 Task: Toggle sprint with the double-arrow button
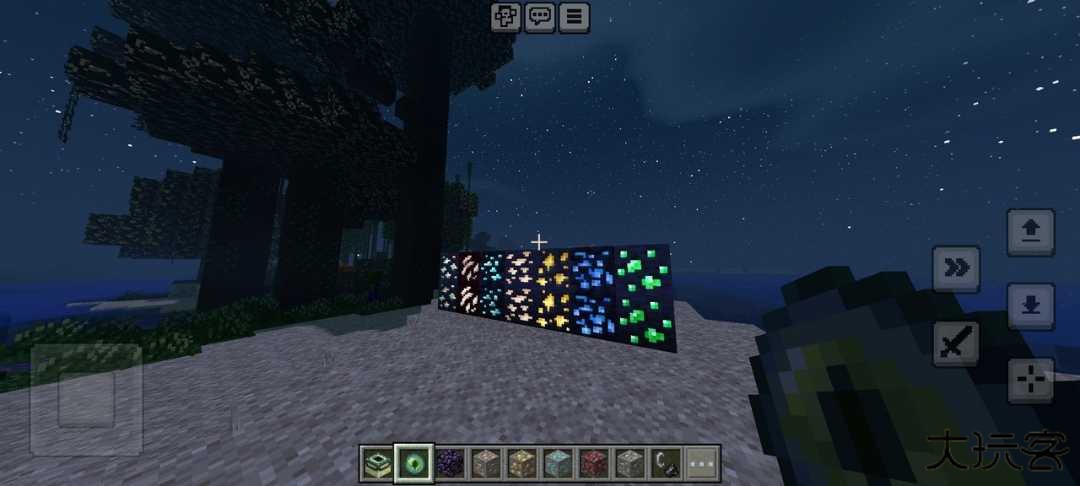[956, 268]
